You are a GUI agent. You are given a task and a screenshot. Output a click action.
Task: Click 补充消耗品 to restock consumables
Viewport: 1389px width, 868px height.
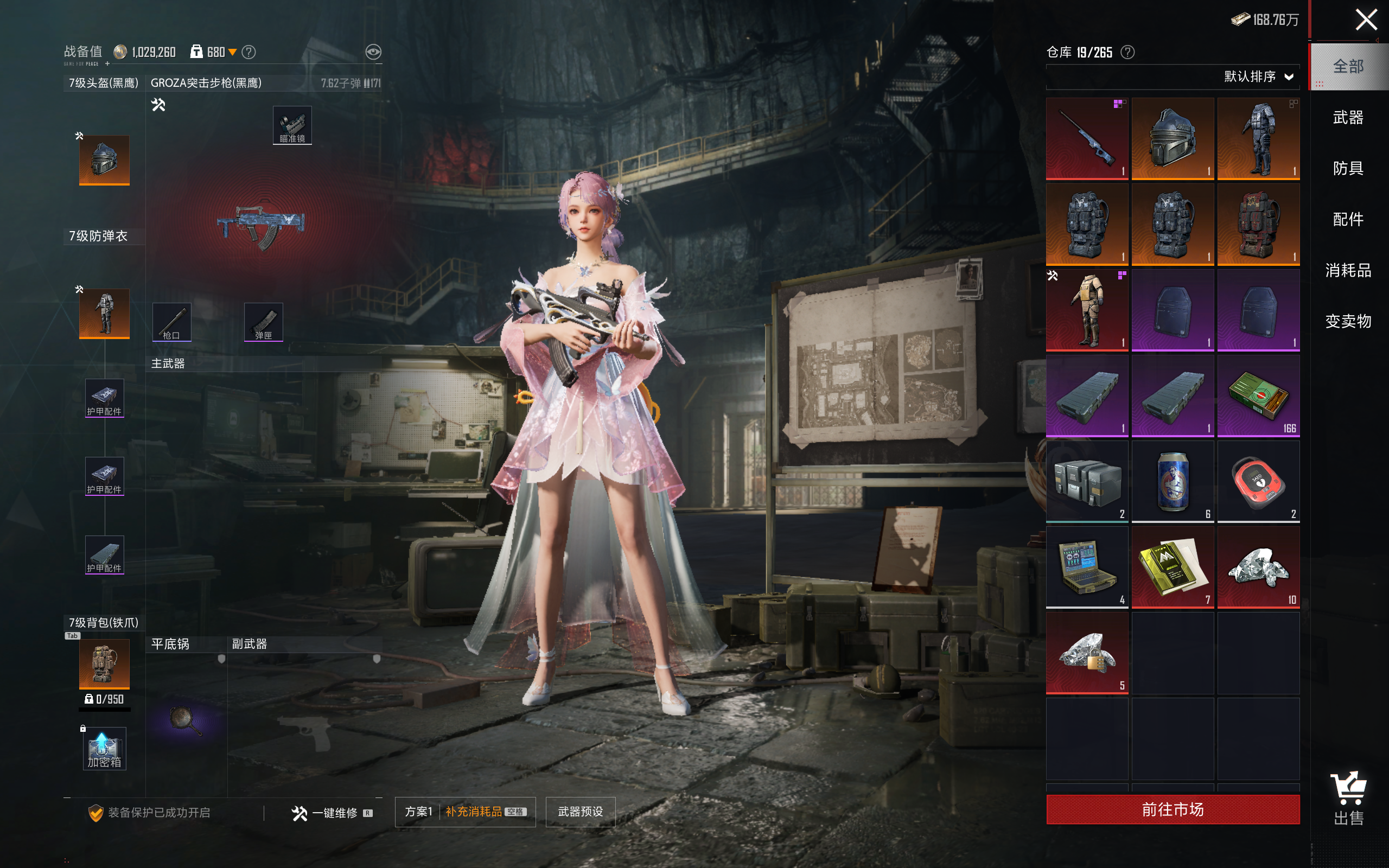click(x=474, y=812)
